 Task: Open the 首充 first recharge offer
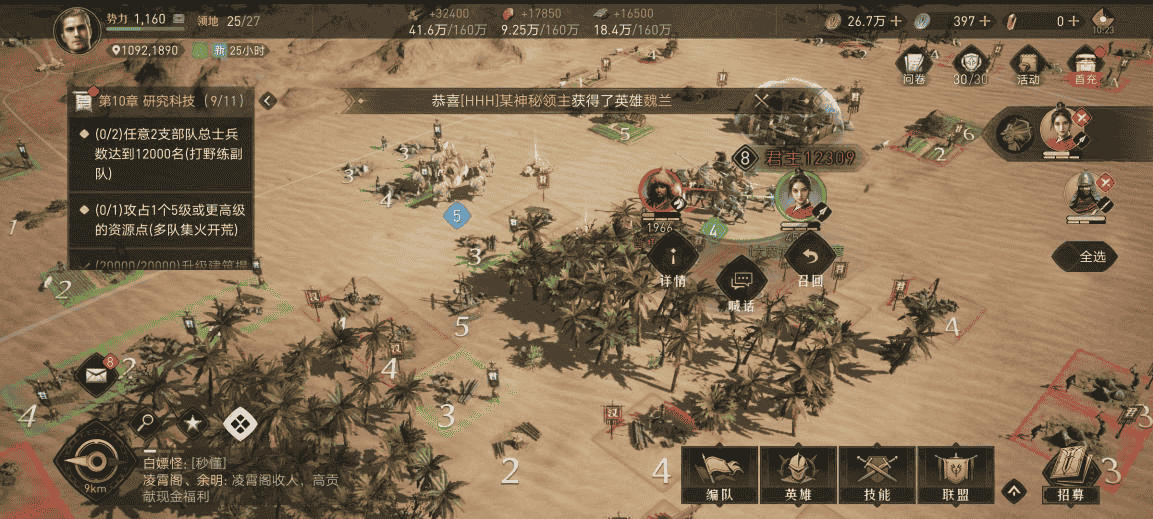1085,64
